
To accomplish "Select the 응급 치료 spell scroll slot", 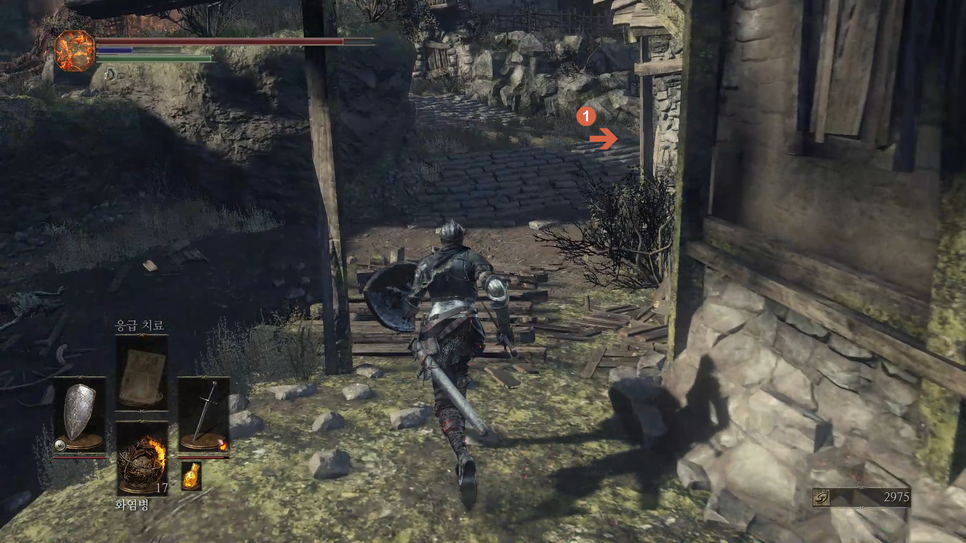I will (x=141, y=370).
